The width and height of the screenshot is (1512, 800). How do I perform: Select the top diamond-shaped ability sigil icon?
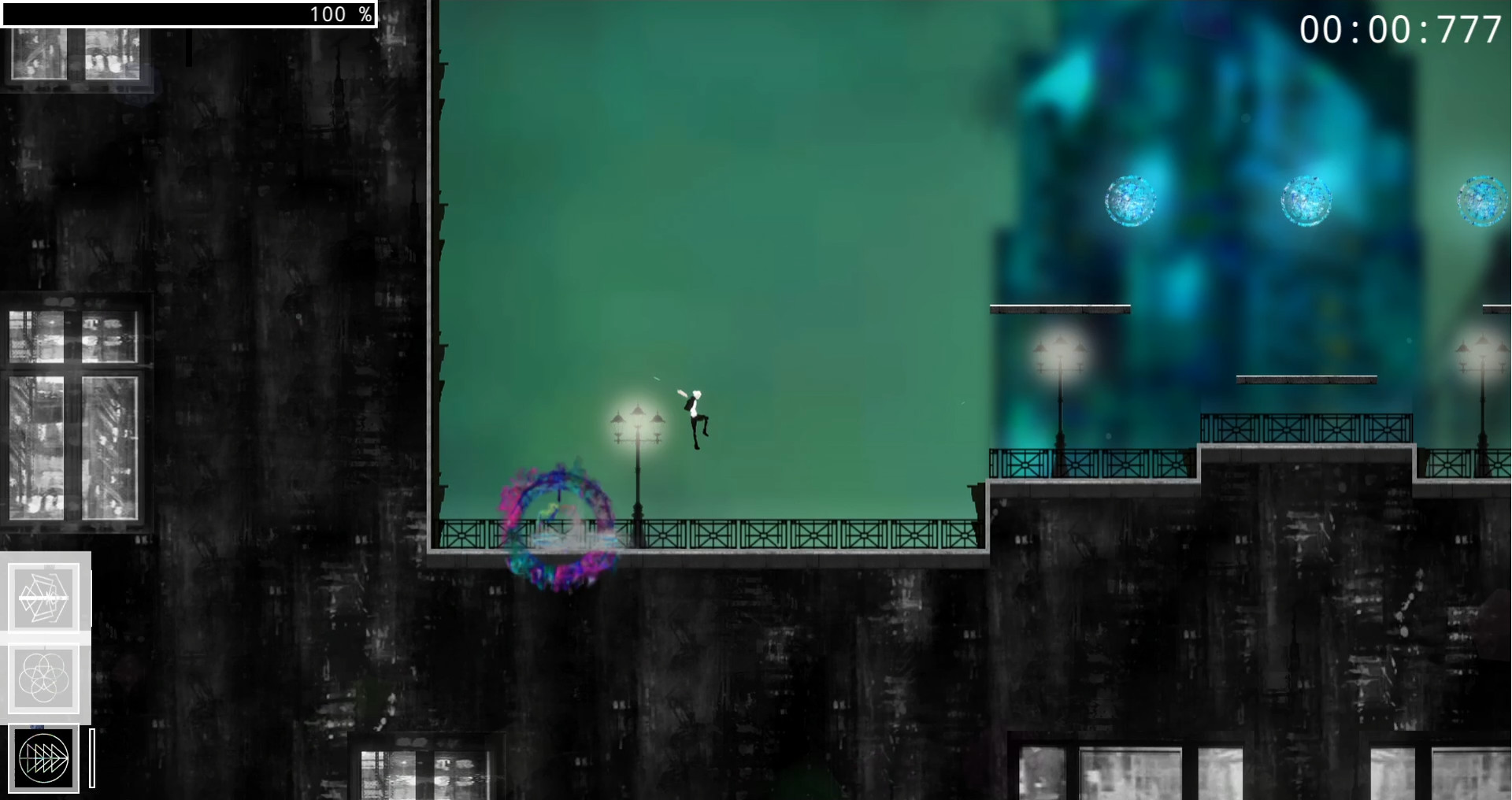pos(46,596)
